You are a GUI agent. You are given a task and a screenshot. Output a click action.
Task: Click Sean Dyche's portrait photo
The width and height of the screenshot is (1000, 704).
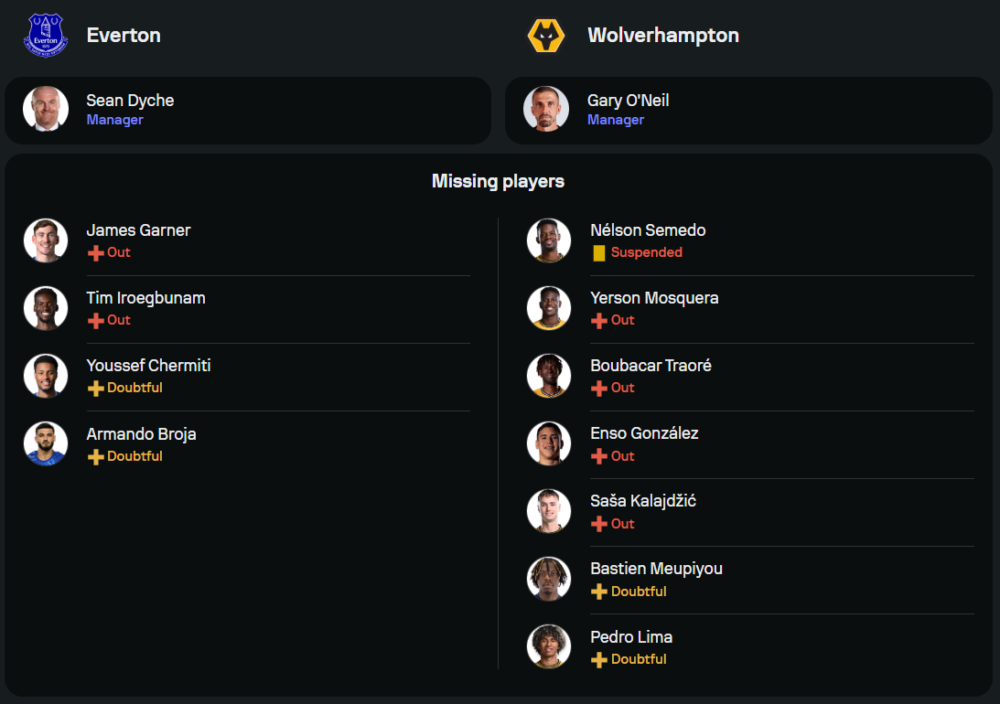click(x=46, y=109)
